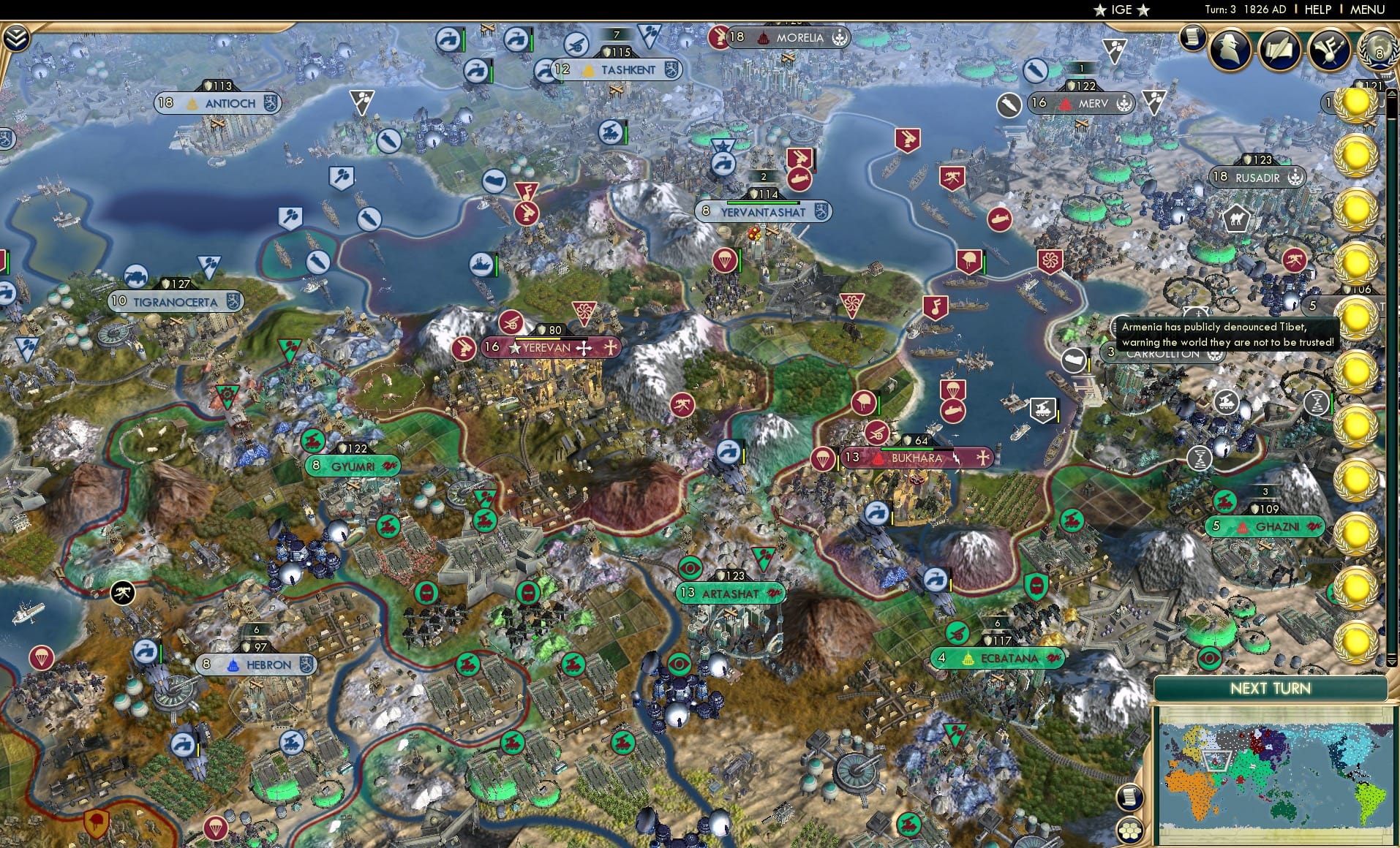Viewport: 1400px width, 848px height.
Task: Open the MENU item in the top bar
Action: tap(1368, 10)
